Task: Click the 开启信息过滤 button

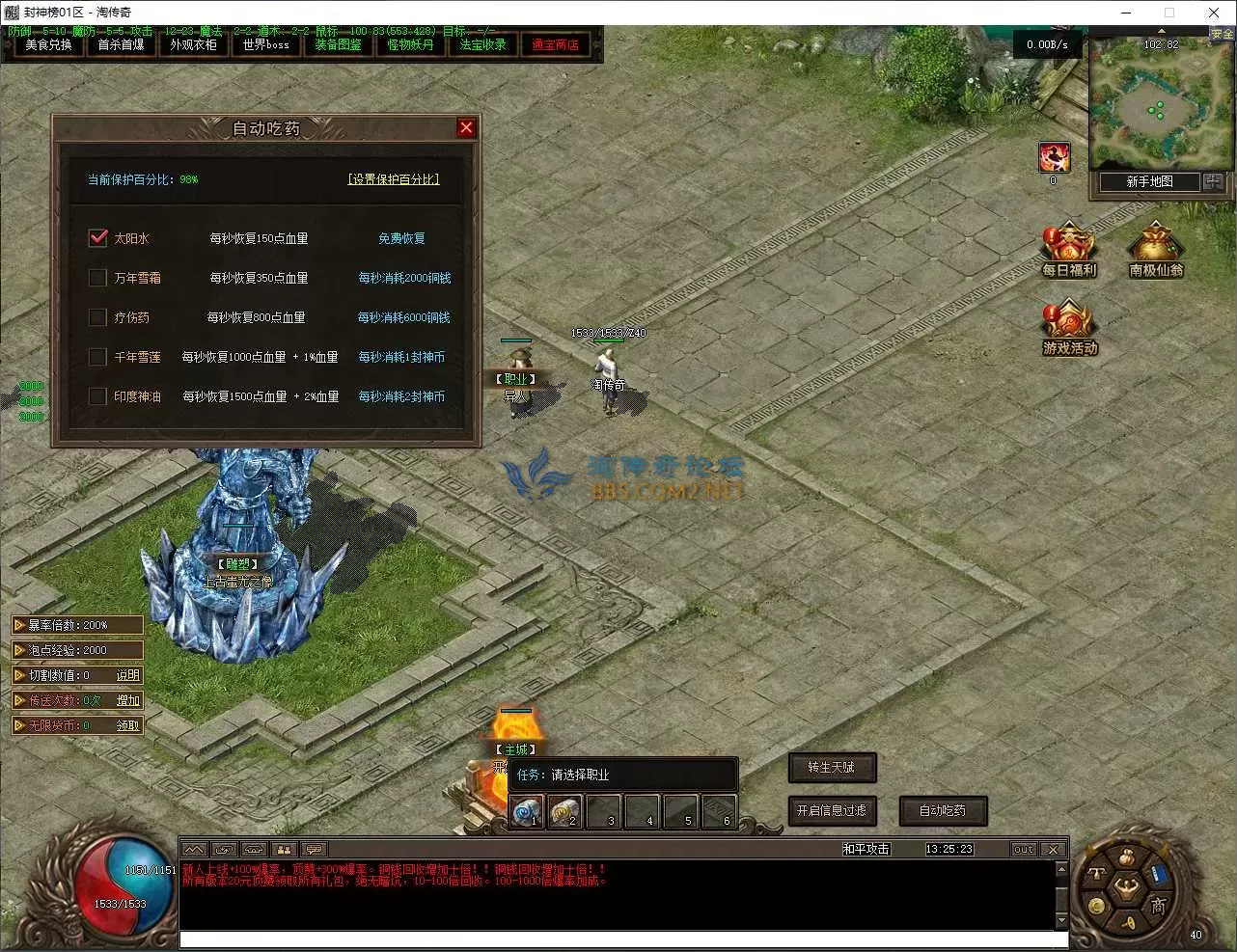Action: (831, 811)
